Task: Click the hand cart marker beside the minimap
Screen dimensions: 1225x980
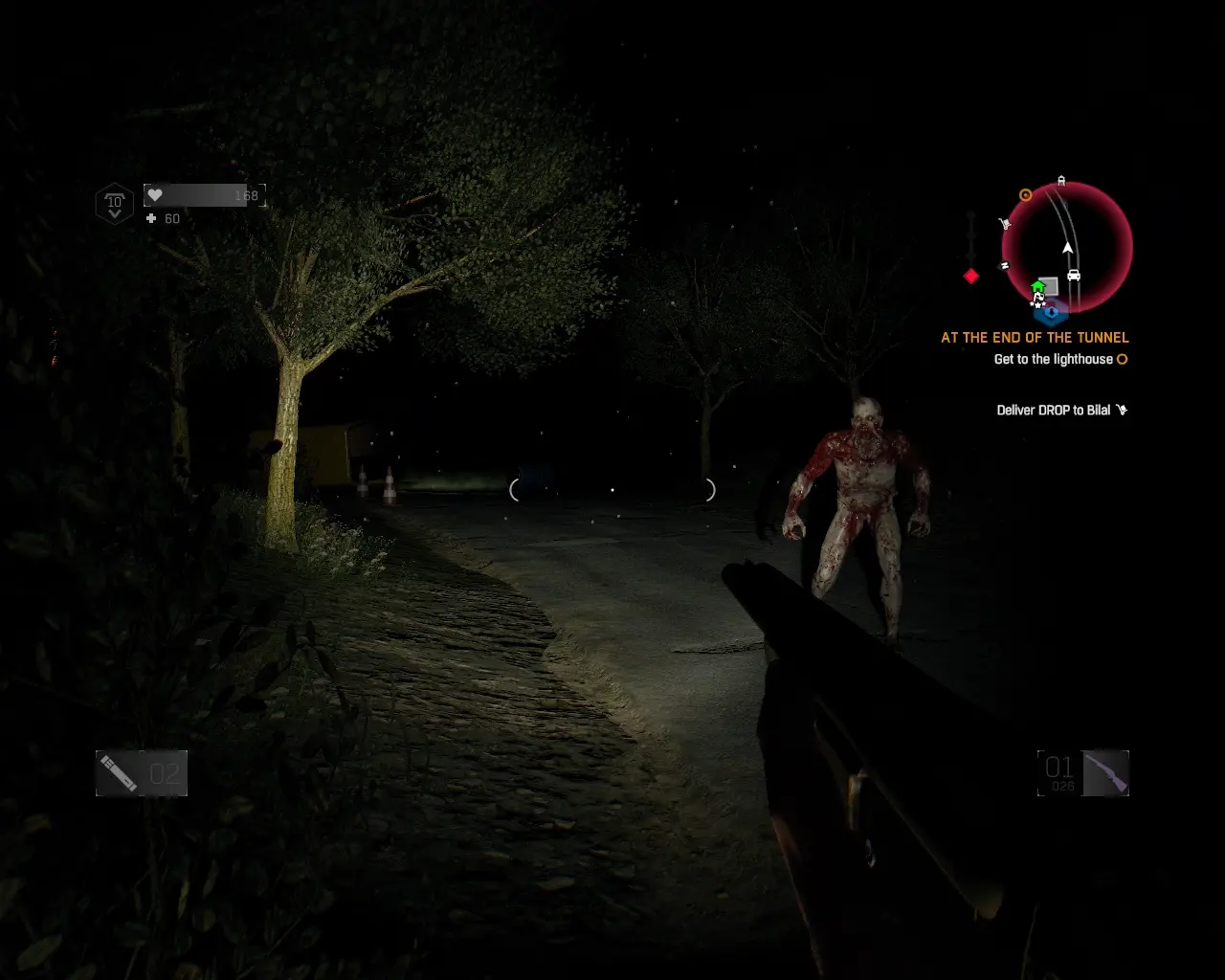Action: [1005, 225]
